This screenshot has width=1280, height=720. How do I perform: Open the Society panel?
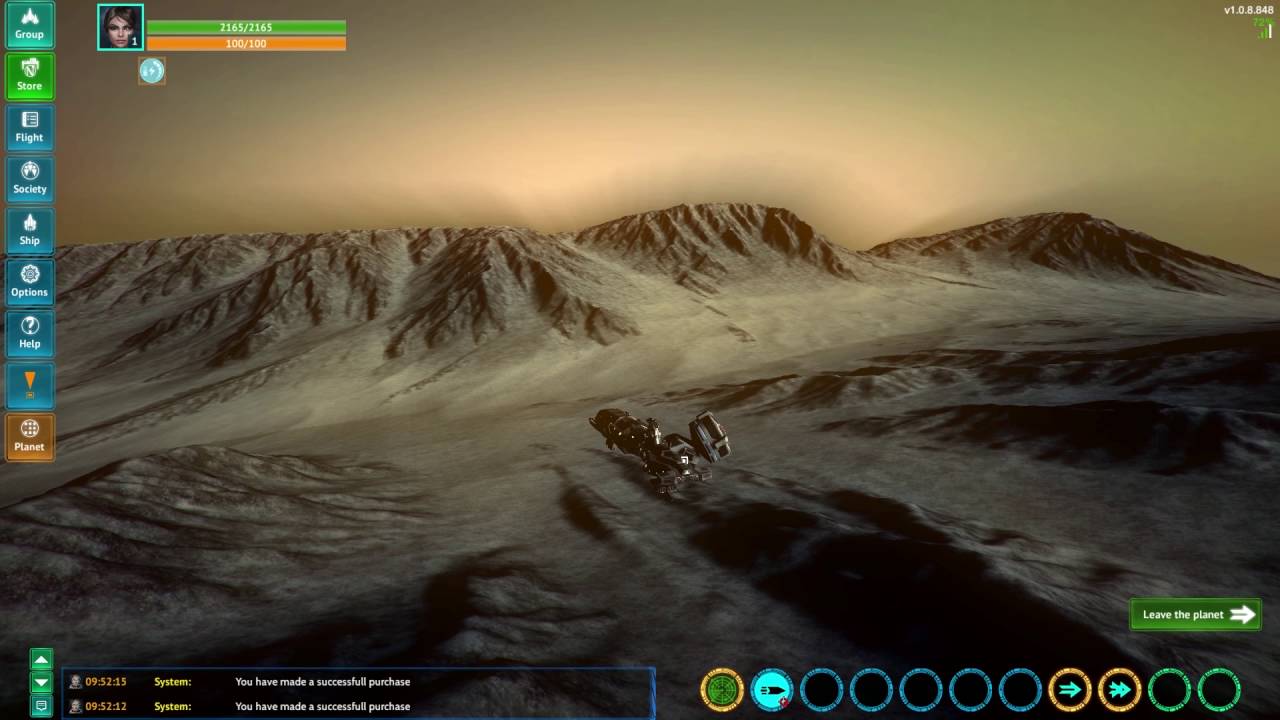tap(29, 179)
